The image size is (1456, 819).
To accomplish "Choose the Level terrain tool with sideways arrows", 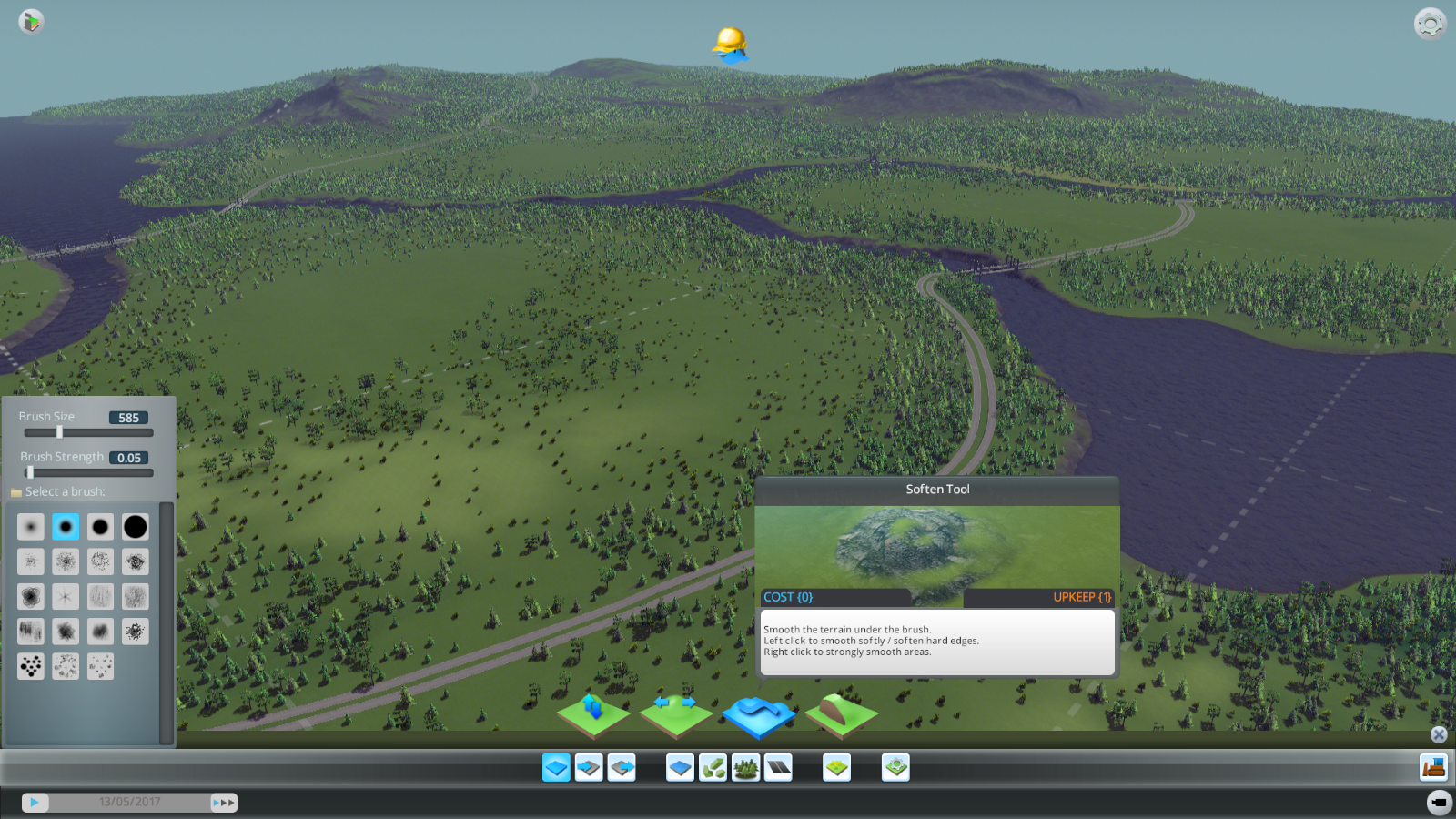I will (675, 715).
